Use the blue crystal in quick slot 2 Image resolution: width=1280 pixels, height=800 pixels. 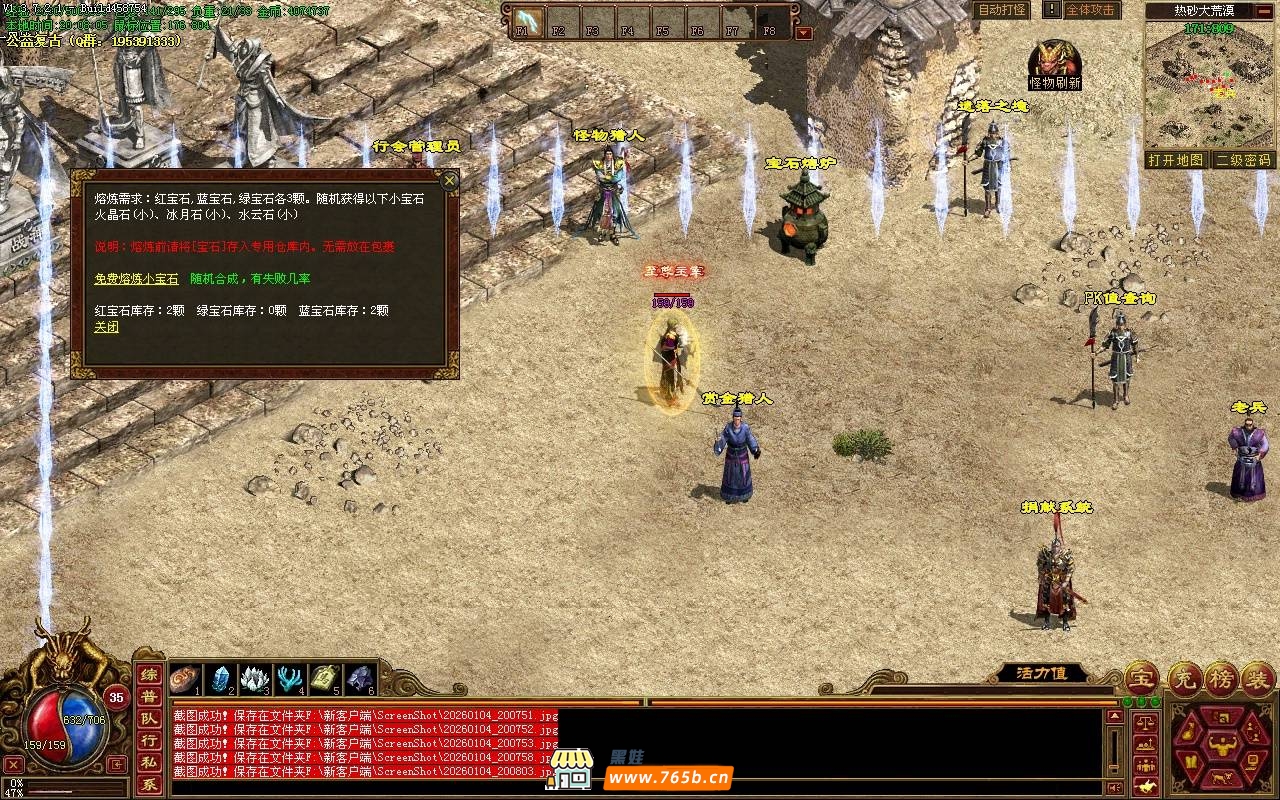[220, 679]
